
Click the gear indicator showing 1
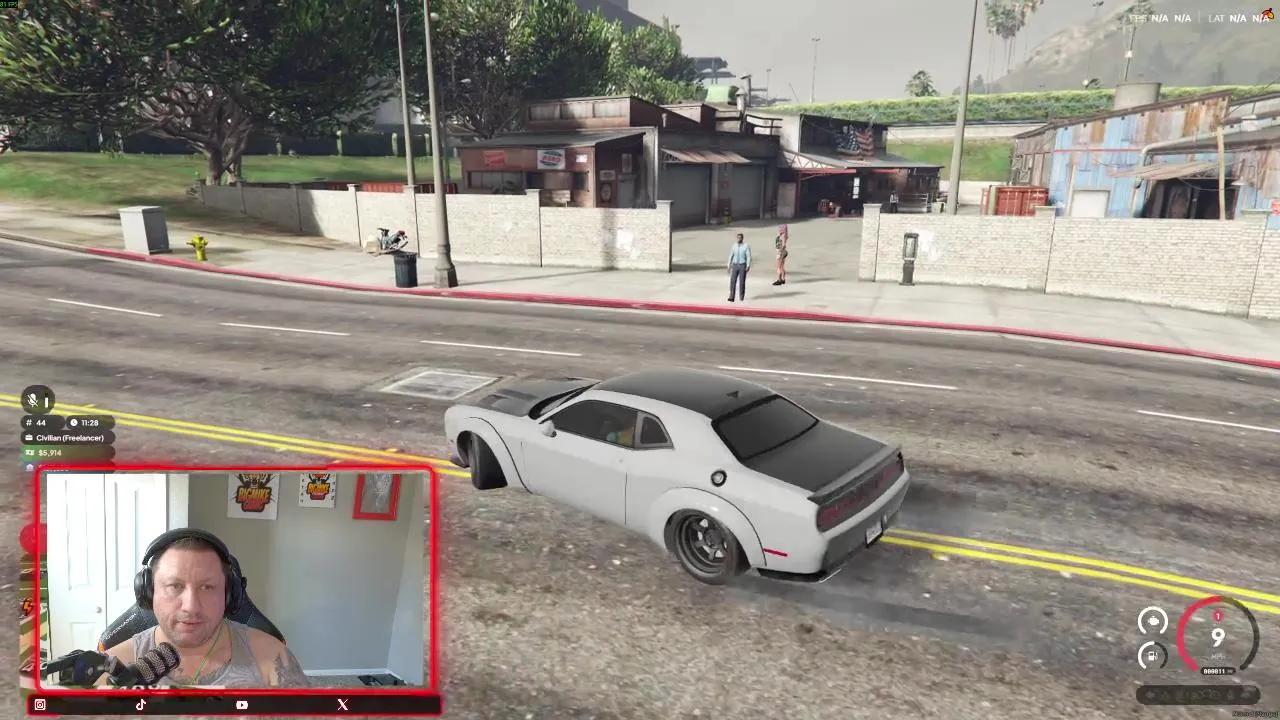[x=1218, y=616]
